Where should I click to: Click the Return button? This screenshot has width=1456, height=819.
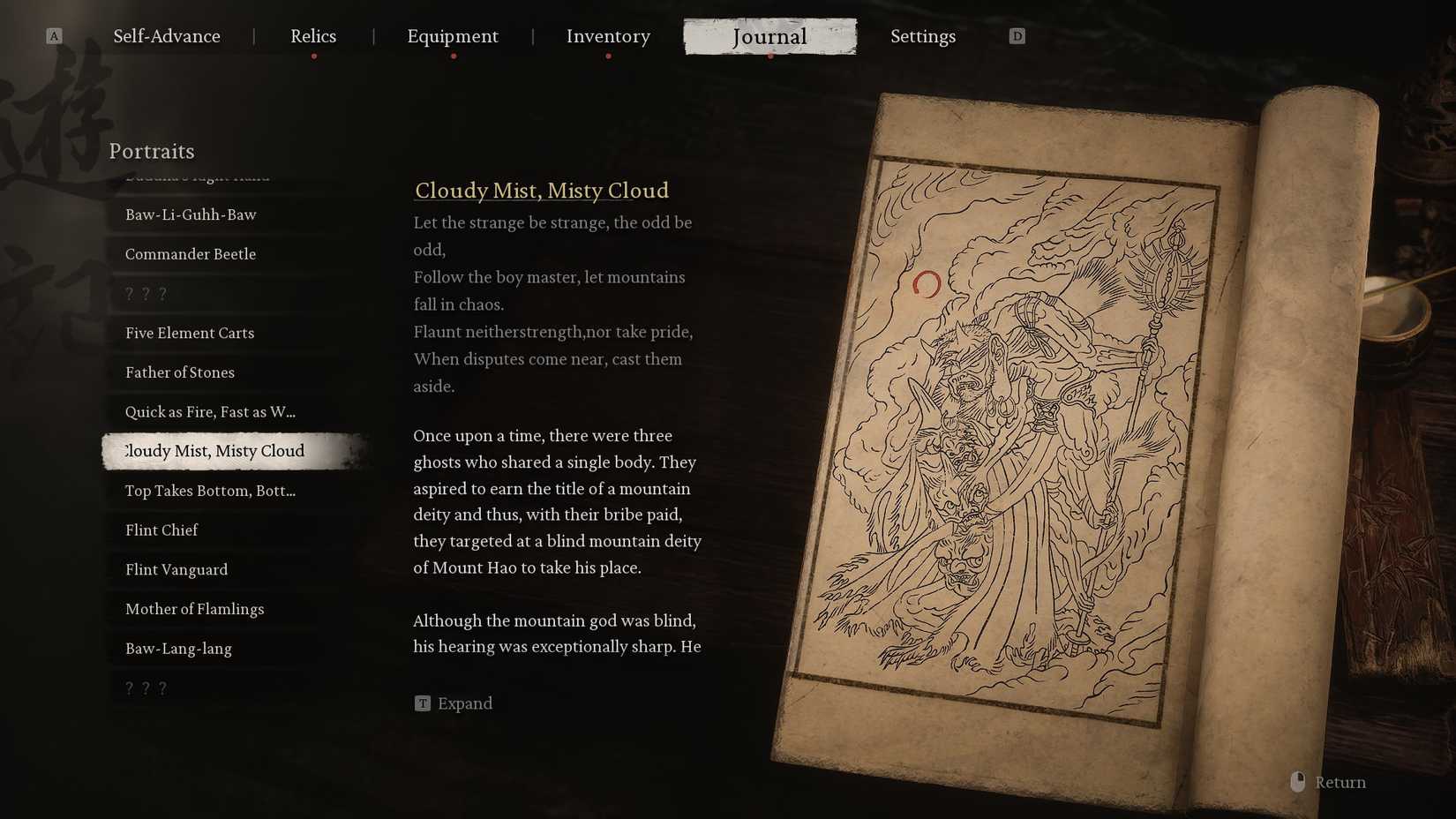[1340, 782]
